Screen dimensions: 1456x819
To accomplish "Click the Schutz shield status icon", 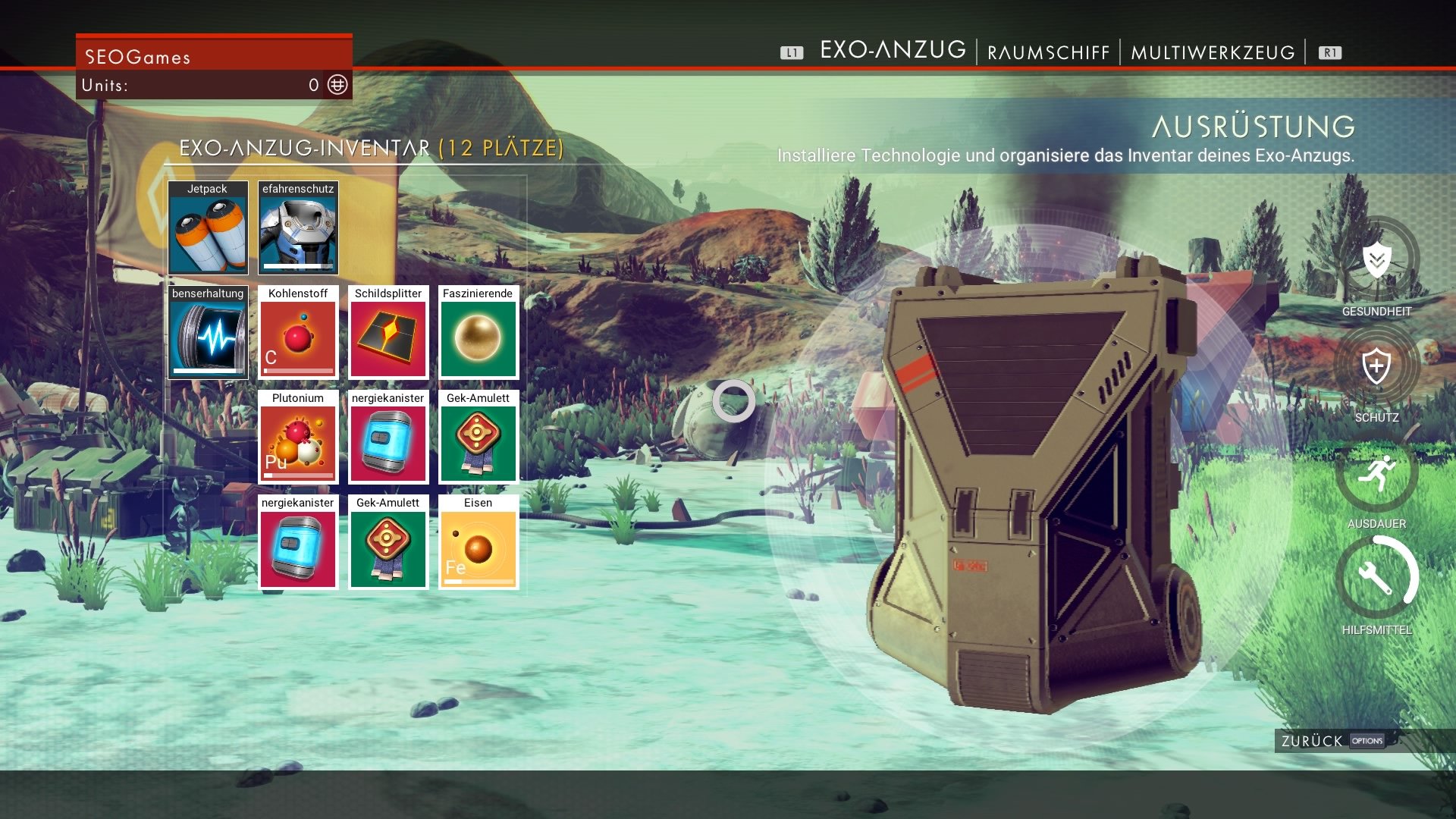I will [1376, 368].
